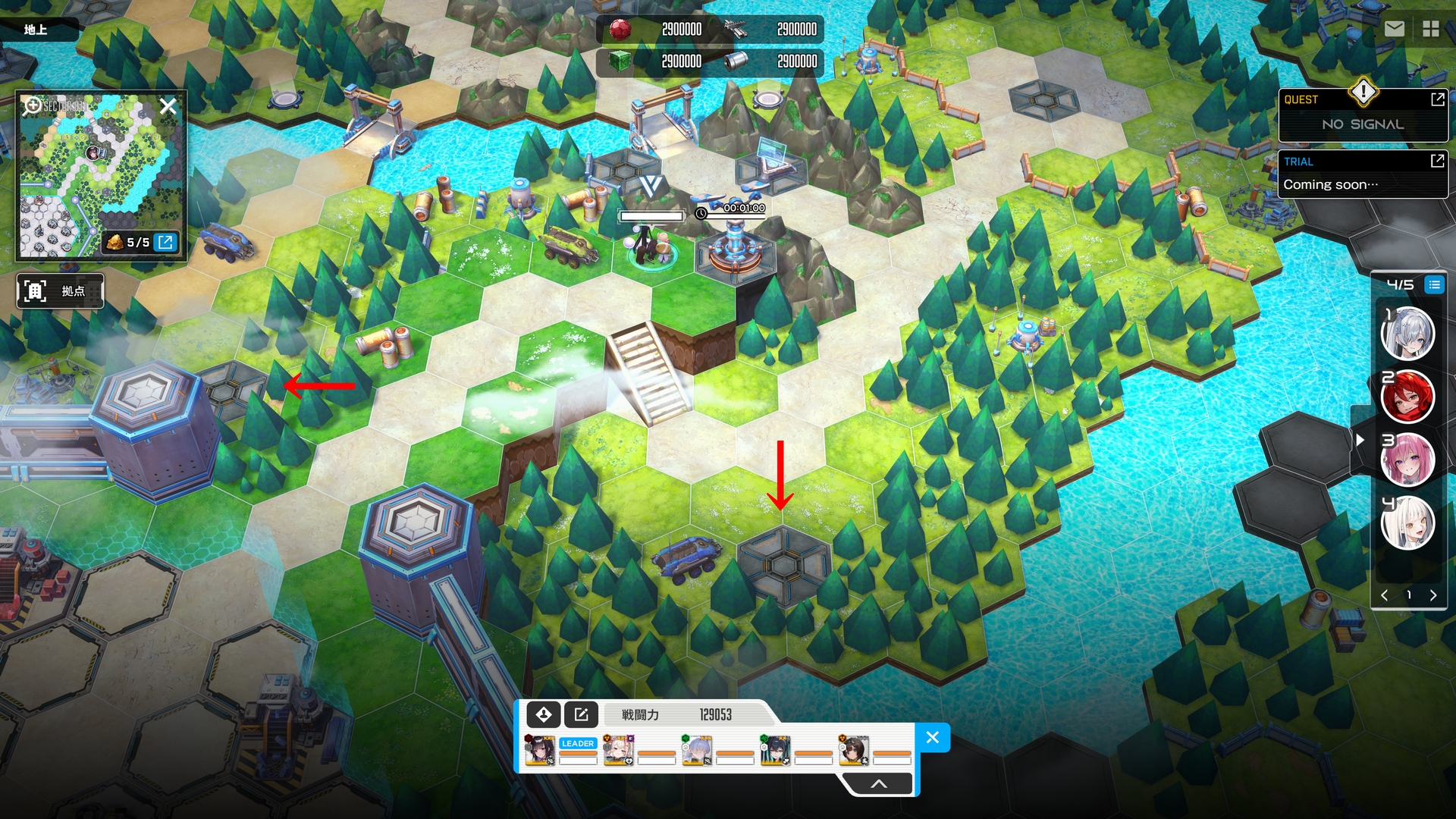
Task: Expand squad bar with the up chevron
Action: click(x=878, y=784)
